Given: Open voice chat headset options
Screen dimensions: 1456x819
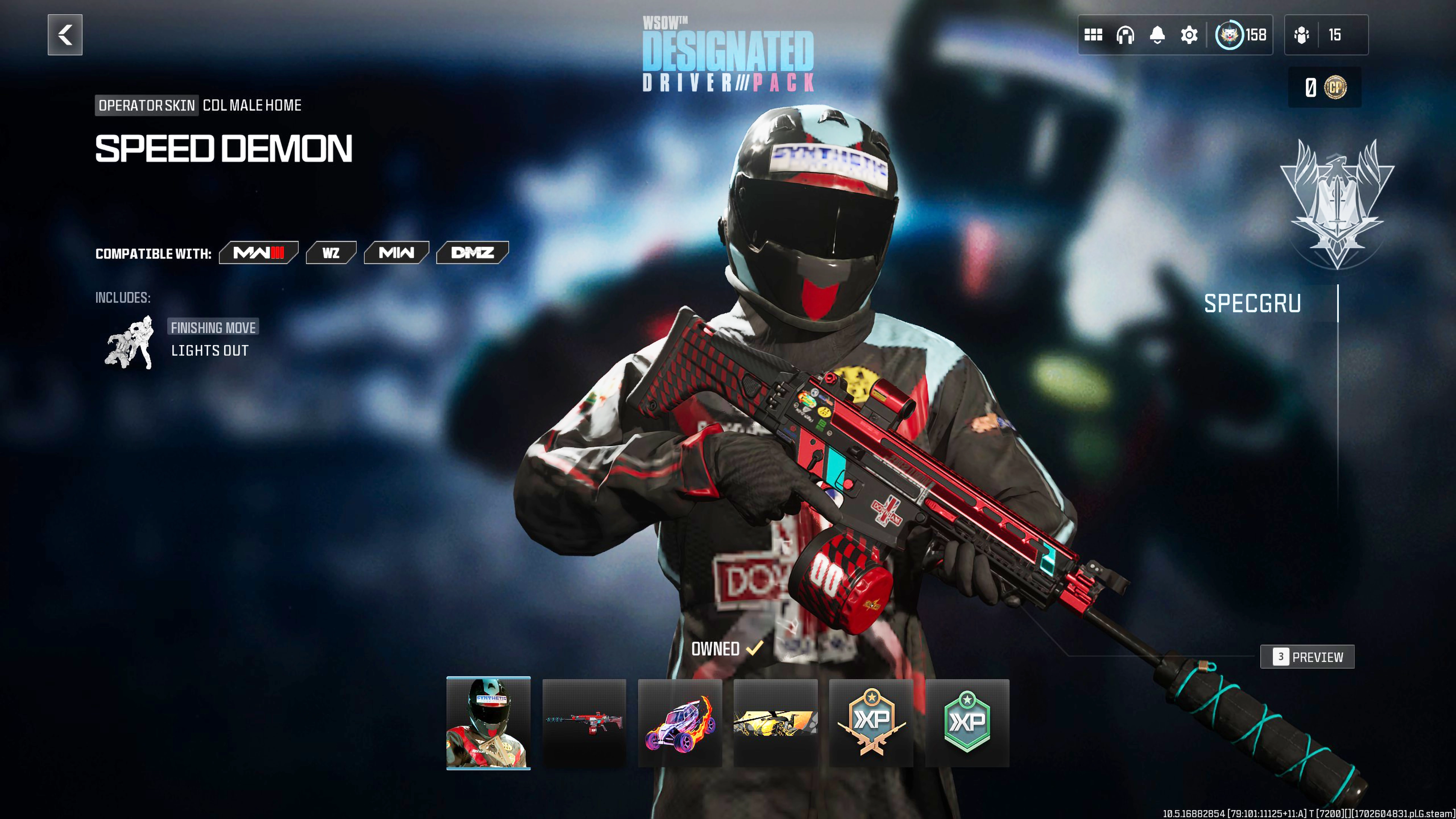Looking at the screenshot, I should point(1126,35).
